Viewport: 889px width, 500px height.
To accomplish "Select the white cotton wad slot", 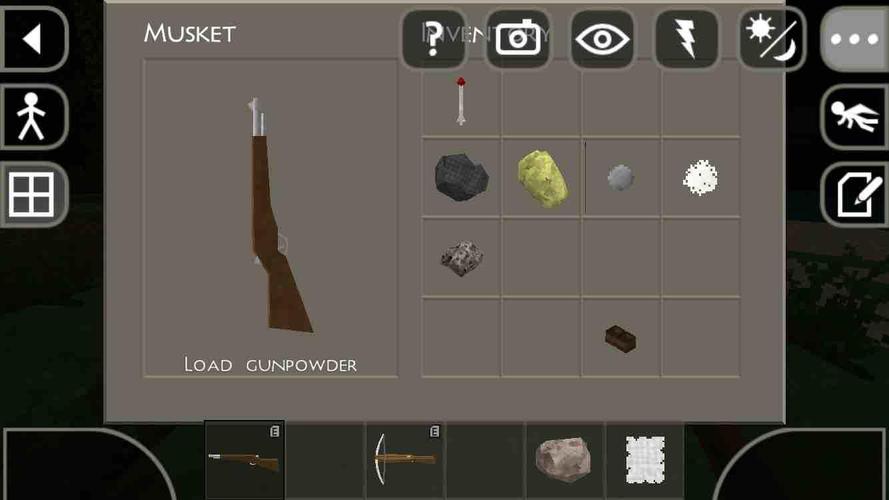I will pos(700,178).
